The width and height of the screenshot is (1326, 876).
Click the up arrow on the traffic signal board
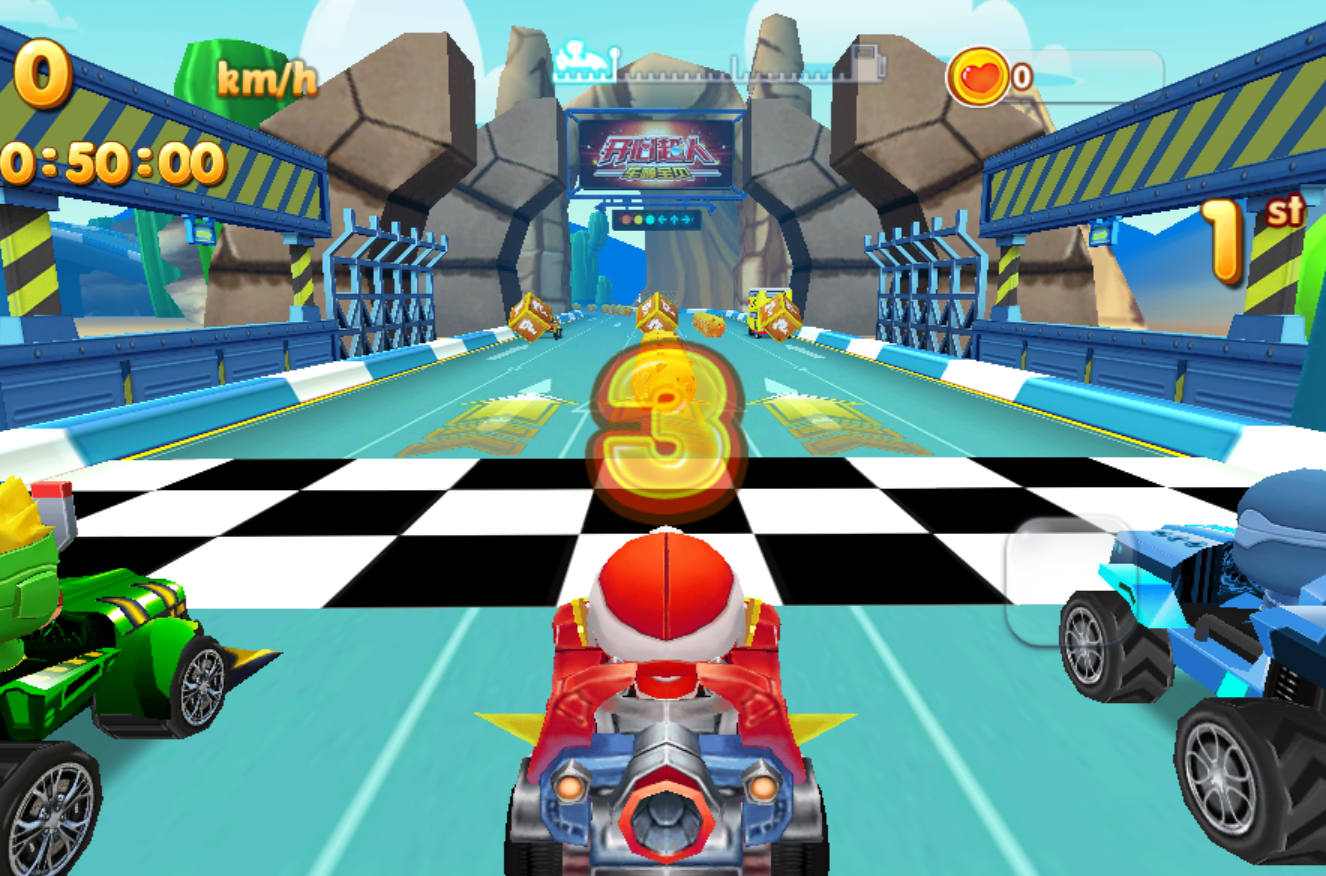coord(674,220)
